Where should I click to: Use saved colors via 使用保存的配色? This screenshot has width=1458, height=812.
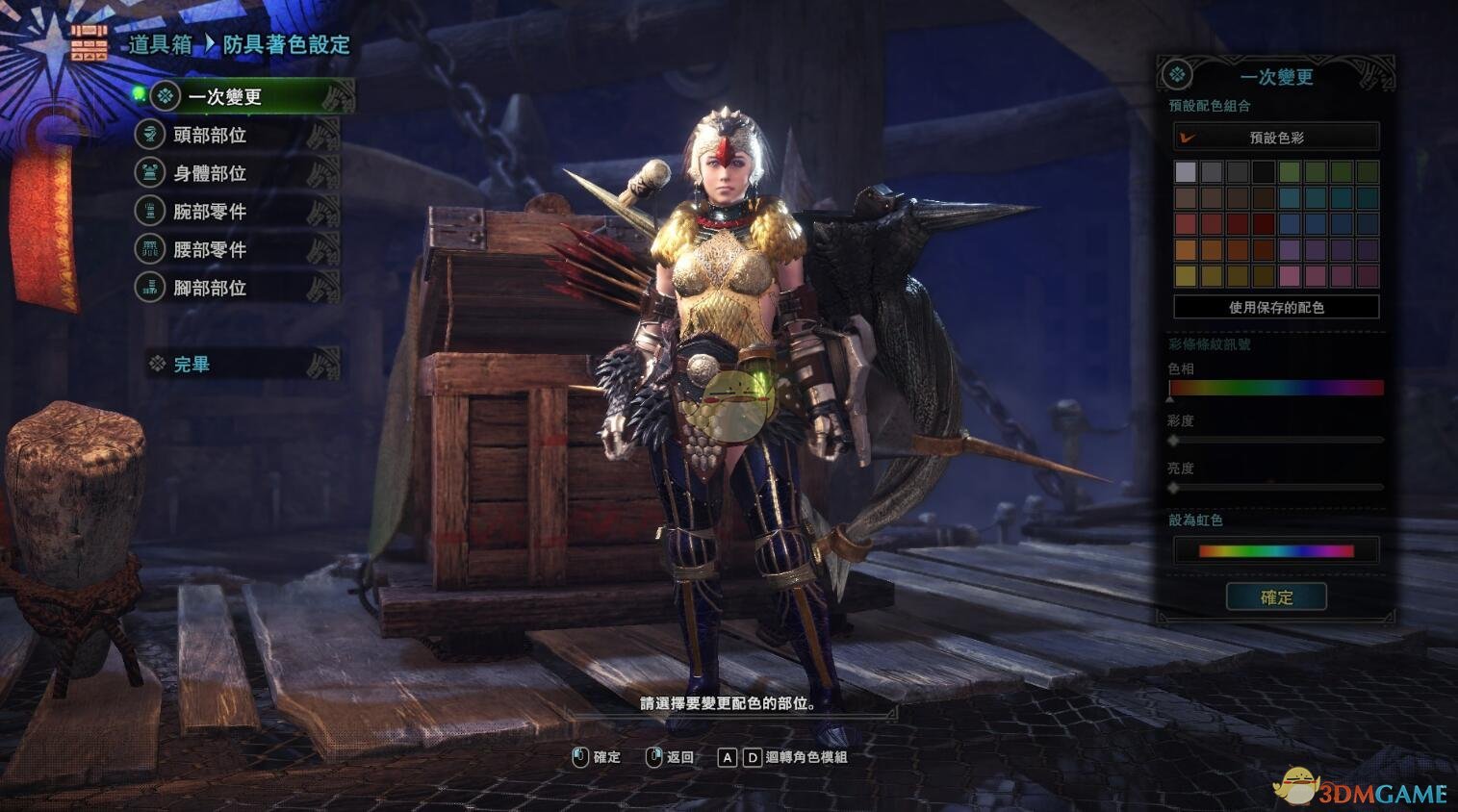coord(1276,308)
